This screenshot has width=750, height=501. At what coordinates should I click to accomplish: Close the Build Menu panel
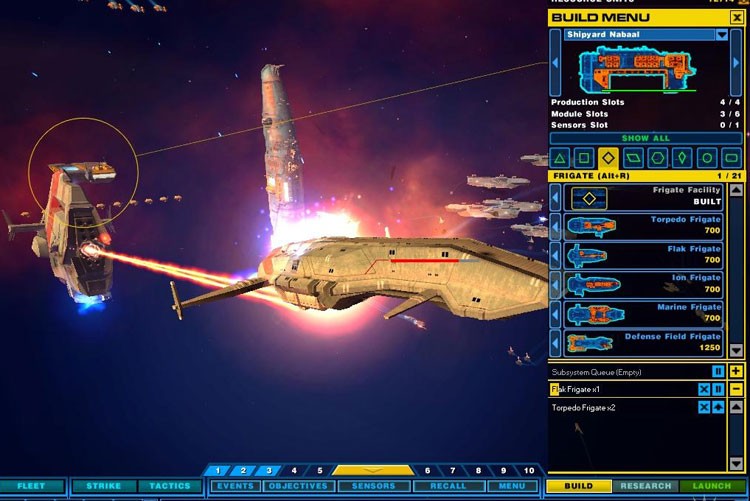[737, 17]
